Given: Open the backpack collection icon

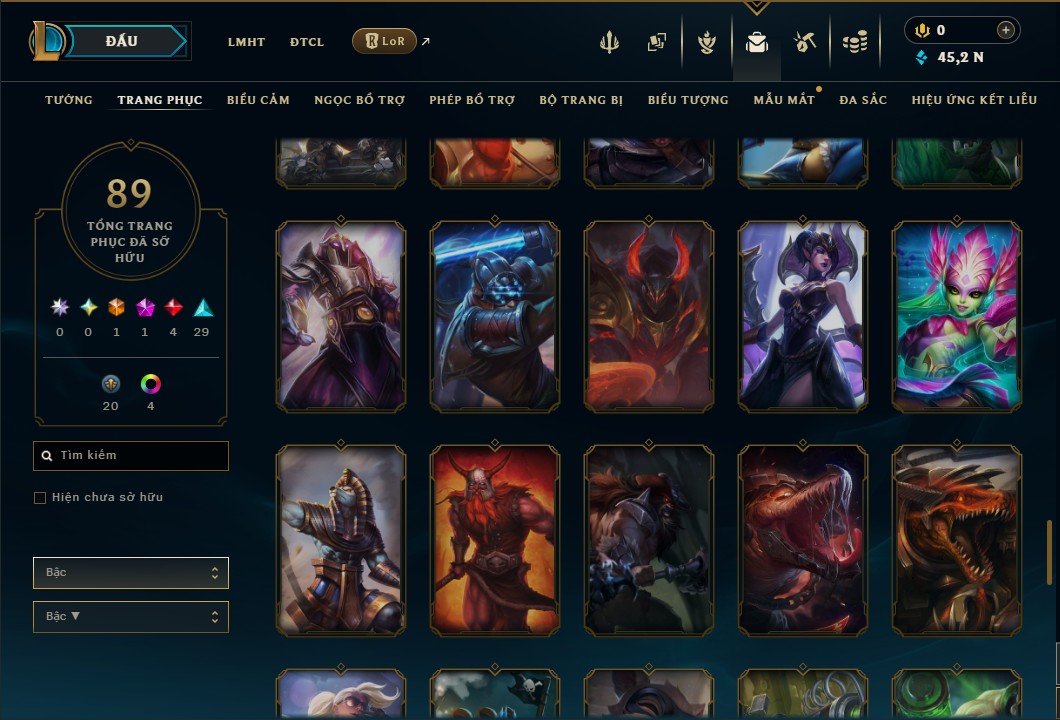Looking at the screenshot, I should [757, 42].
